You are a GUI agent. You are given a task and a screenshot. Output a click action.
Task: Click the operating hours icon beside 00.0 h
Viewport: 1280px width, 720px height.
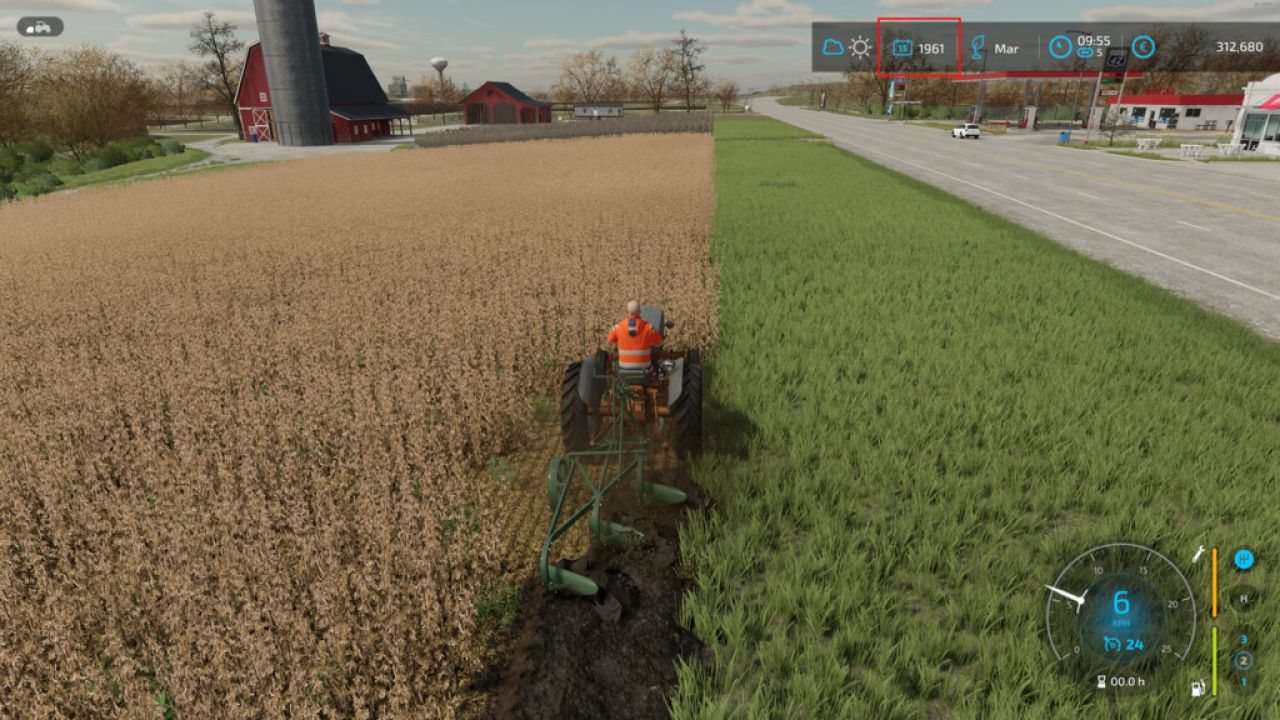(x=1102, y=680)
